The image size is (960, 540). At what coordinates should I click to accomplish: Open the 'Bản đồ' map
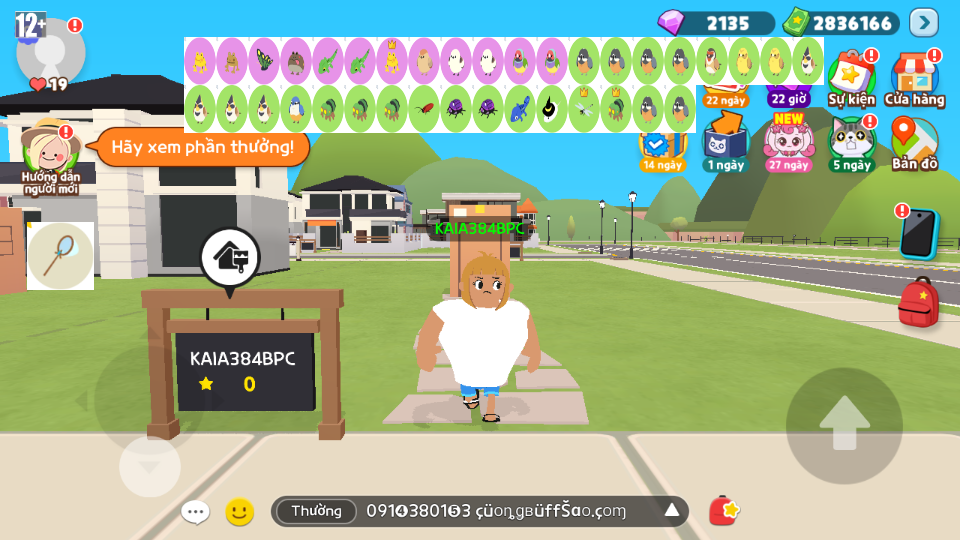pyautogui.click(x=914, y=142)
